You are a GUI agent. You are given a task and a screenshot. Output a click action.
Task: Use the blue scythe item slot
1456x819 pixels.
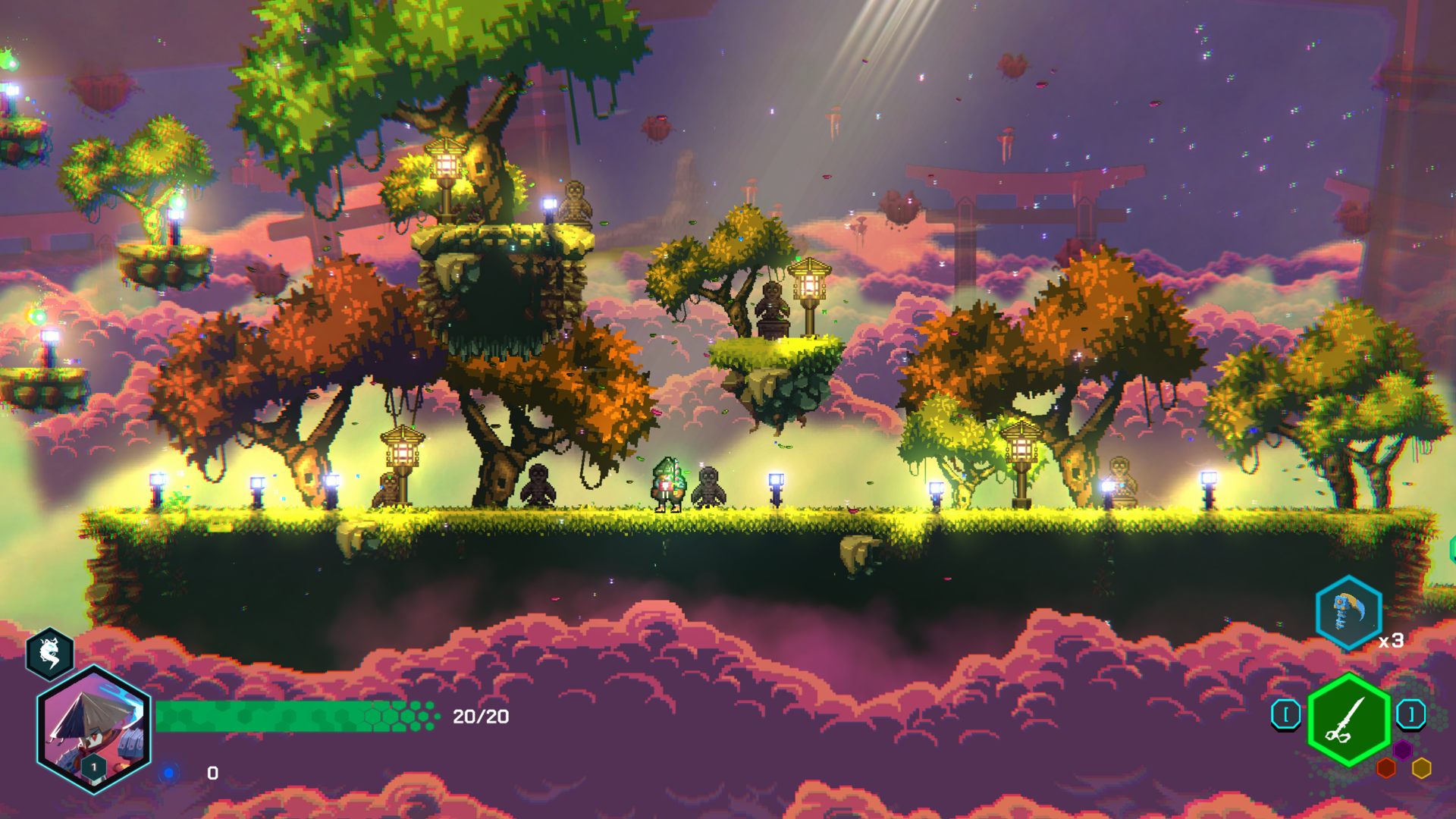1348,612
